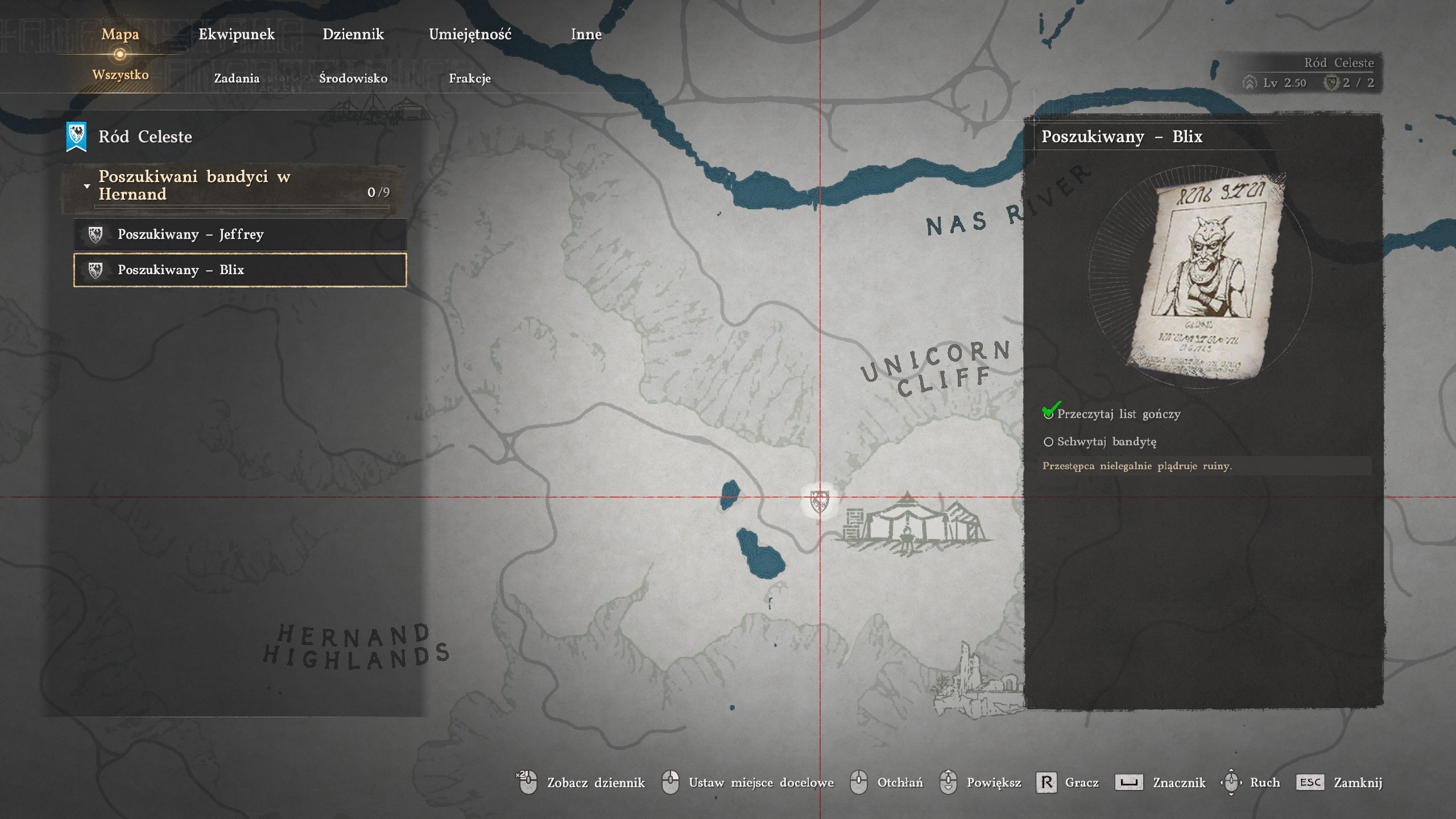Switch to the Frakcje filter
The image size is (1456, 819).
470,78
